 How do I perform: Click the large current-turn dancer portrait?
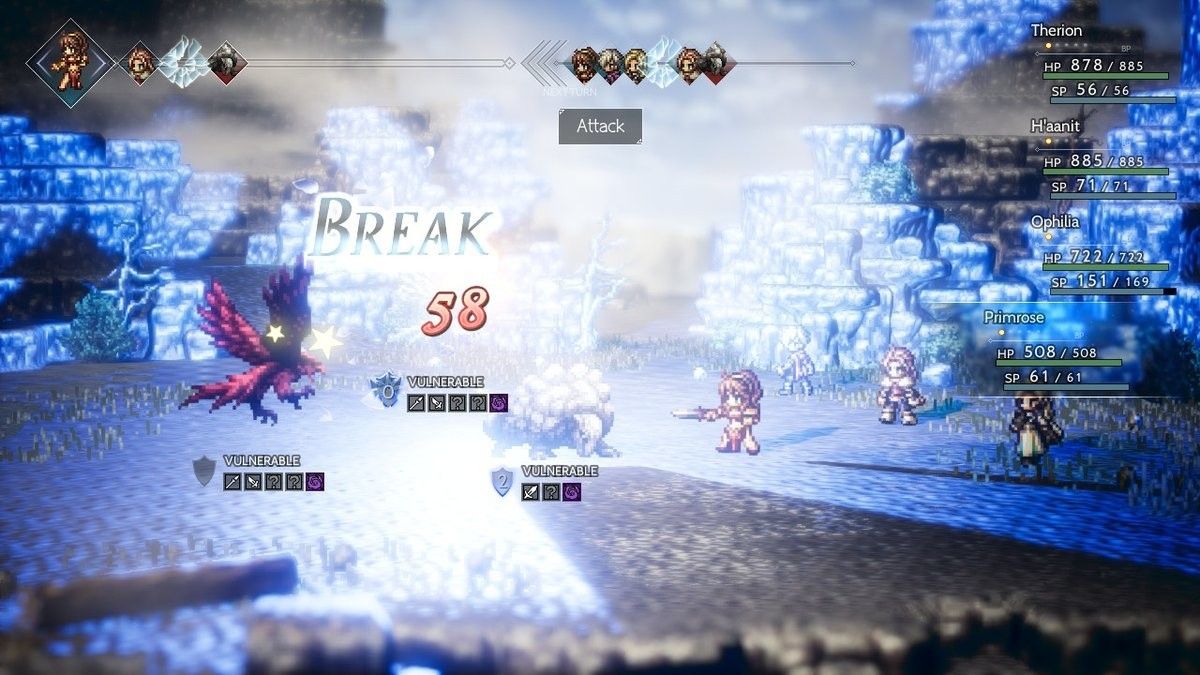click(x=70, y=62)
